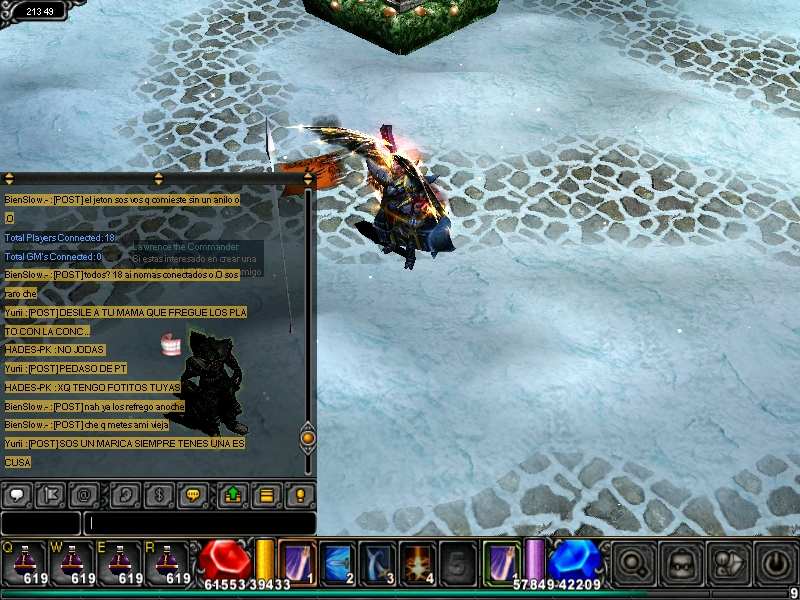Focus the chat message input field
The width and height of the screenshot is (800, 600).
200,523
